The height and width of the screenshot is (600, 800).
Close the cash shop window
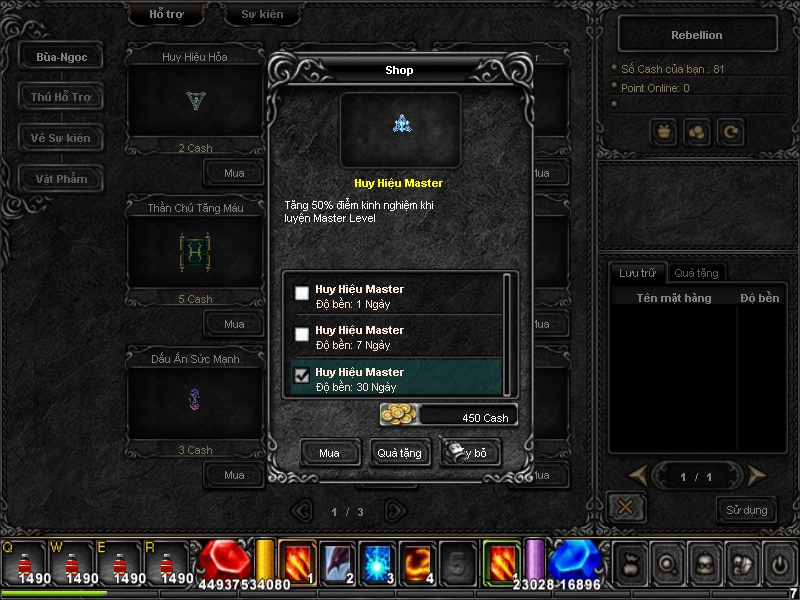626,507
